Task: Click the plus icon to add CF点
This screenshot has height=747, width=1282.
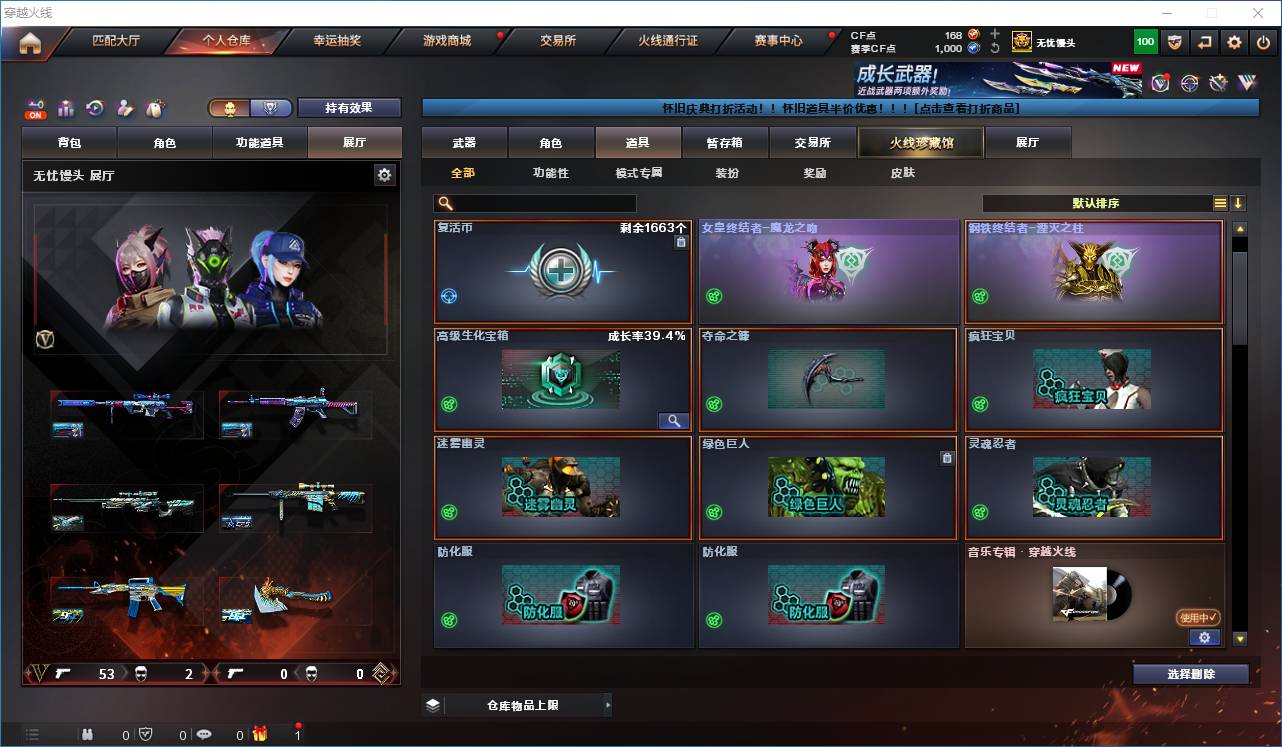Action: coord(995,35)
